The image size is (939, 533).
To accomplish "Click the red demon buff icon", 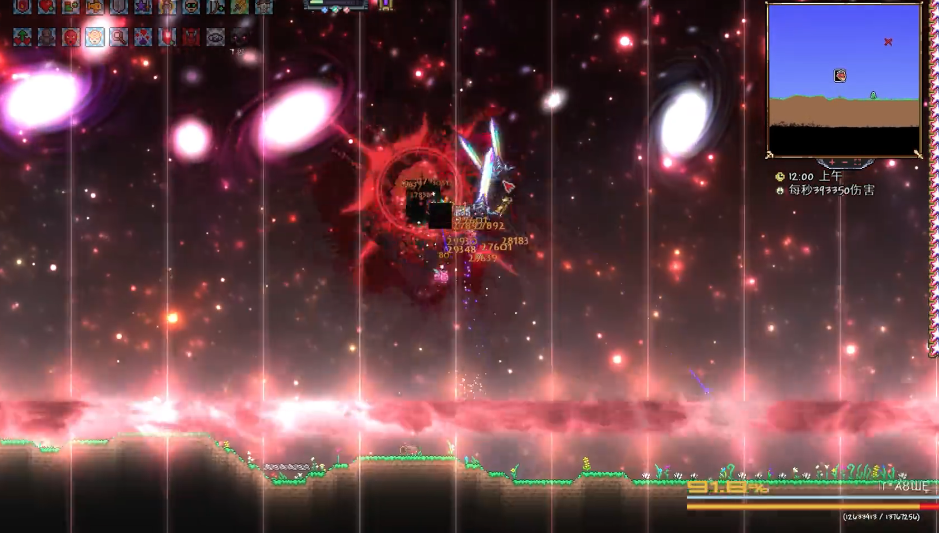I will coord(191,37).
